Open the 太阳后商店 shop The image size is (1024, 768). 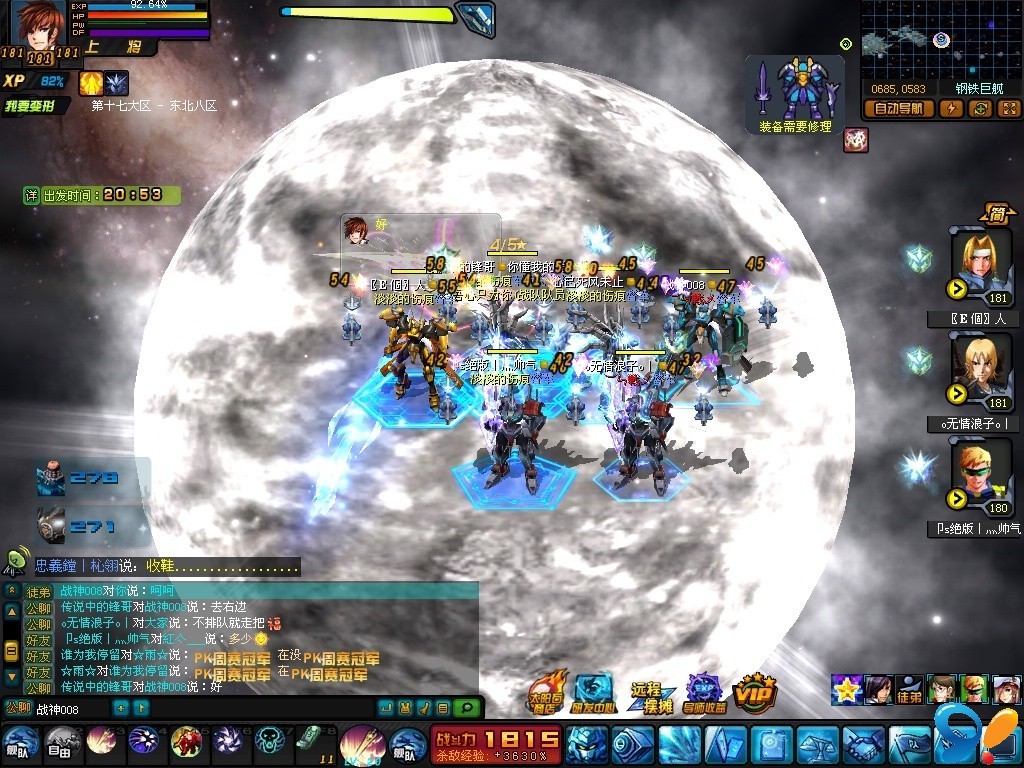pos(547,692)
